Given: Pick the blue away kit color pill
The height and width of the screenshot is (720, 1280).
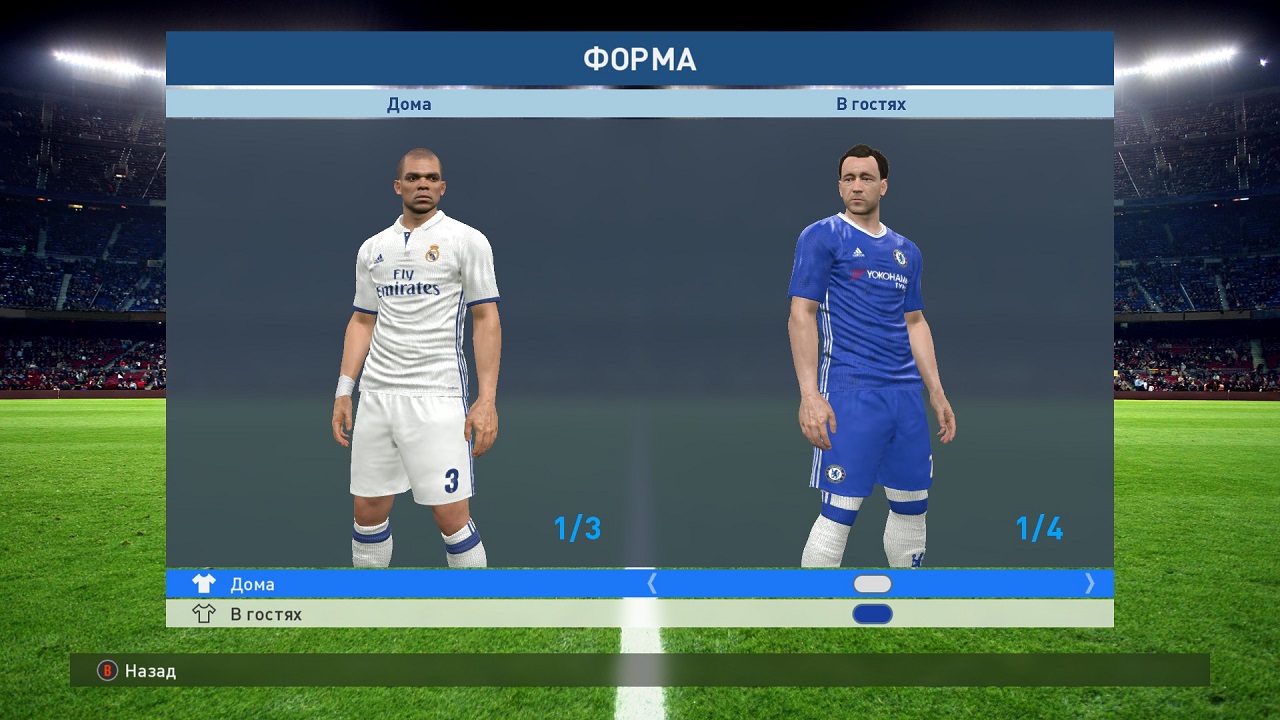Looking at the screenshot, I should tap(872, 614).
